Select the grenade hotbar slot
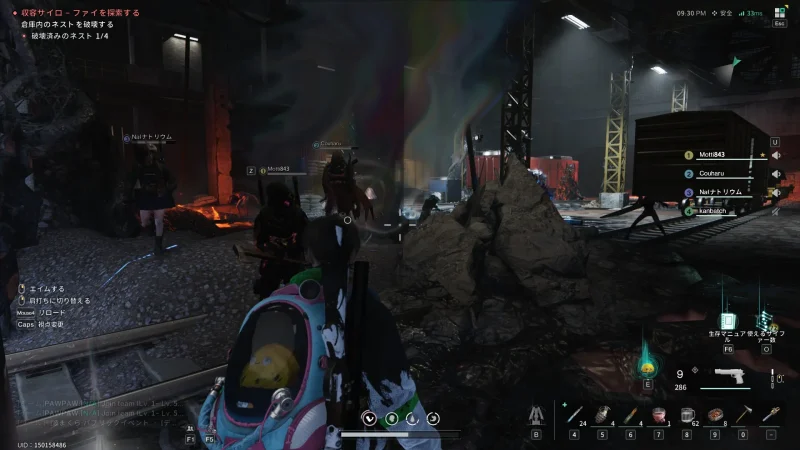Viewport: 800px width, 450px height. click(603, 413)
